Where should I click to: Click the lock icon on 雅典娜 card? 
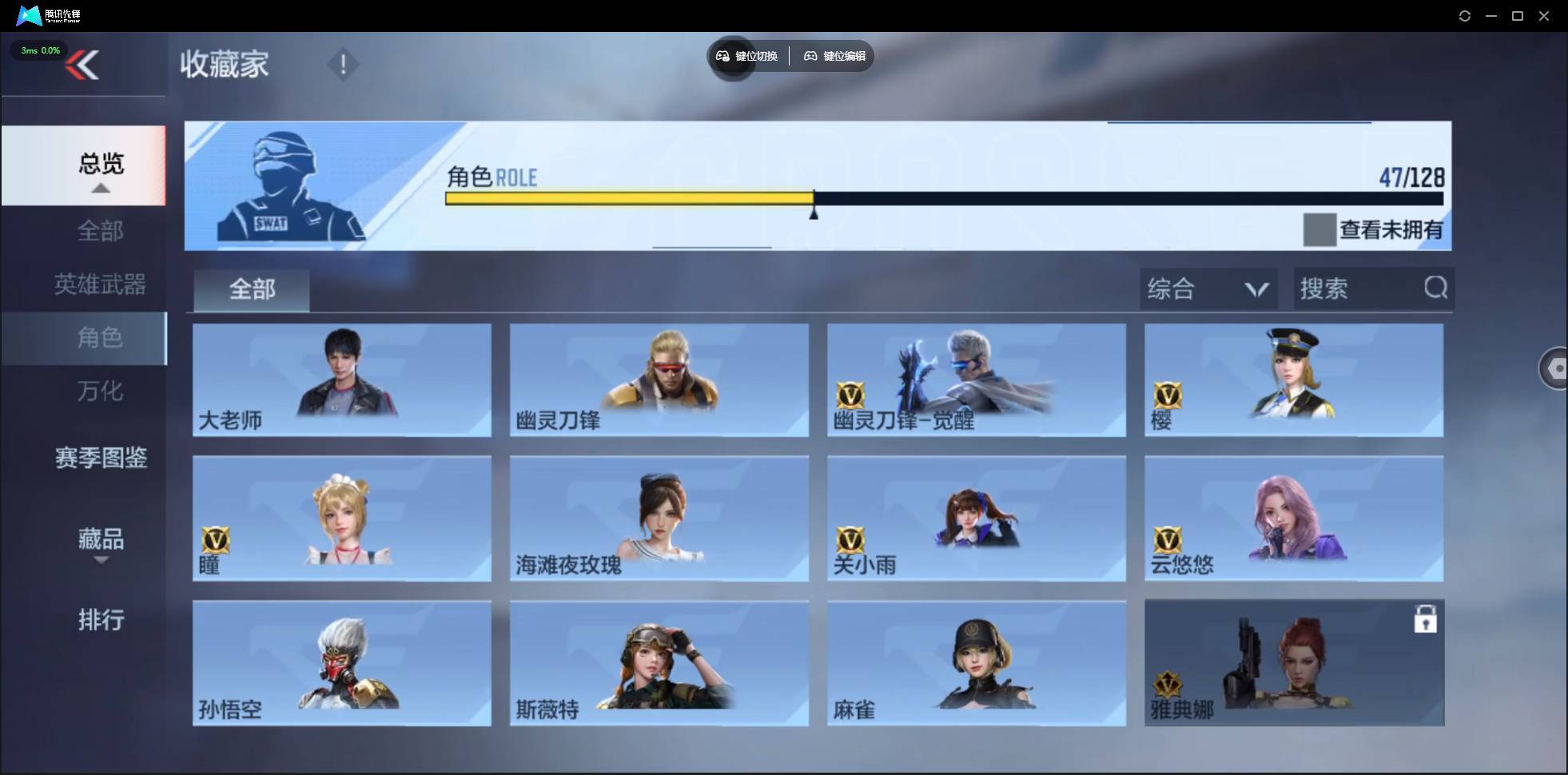(x=1427, y=618)
